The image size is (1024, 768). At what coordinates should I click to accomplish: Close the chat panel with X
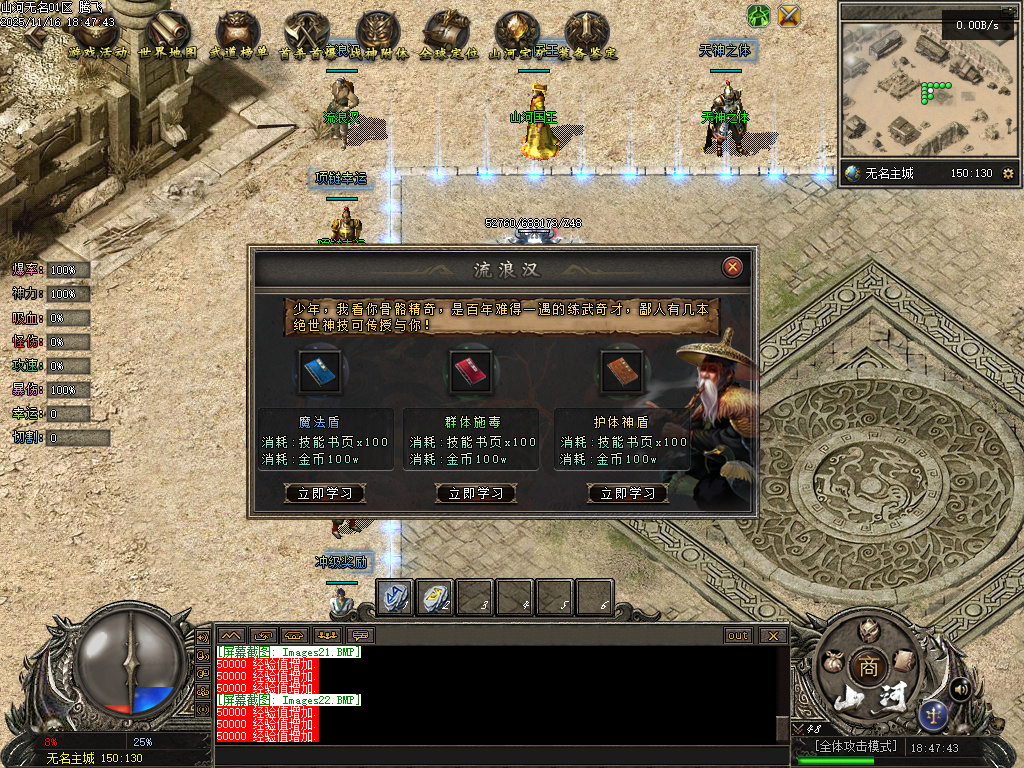773,635
